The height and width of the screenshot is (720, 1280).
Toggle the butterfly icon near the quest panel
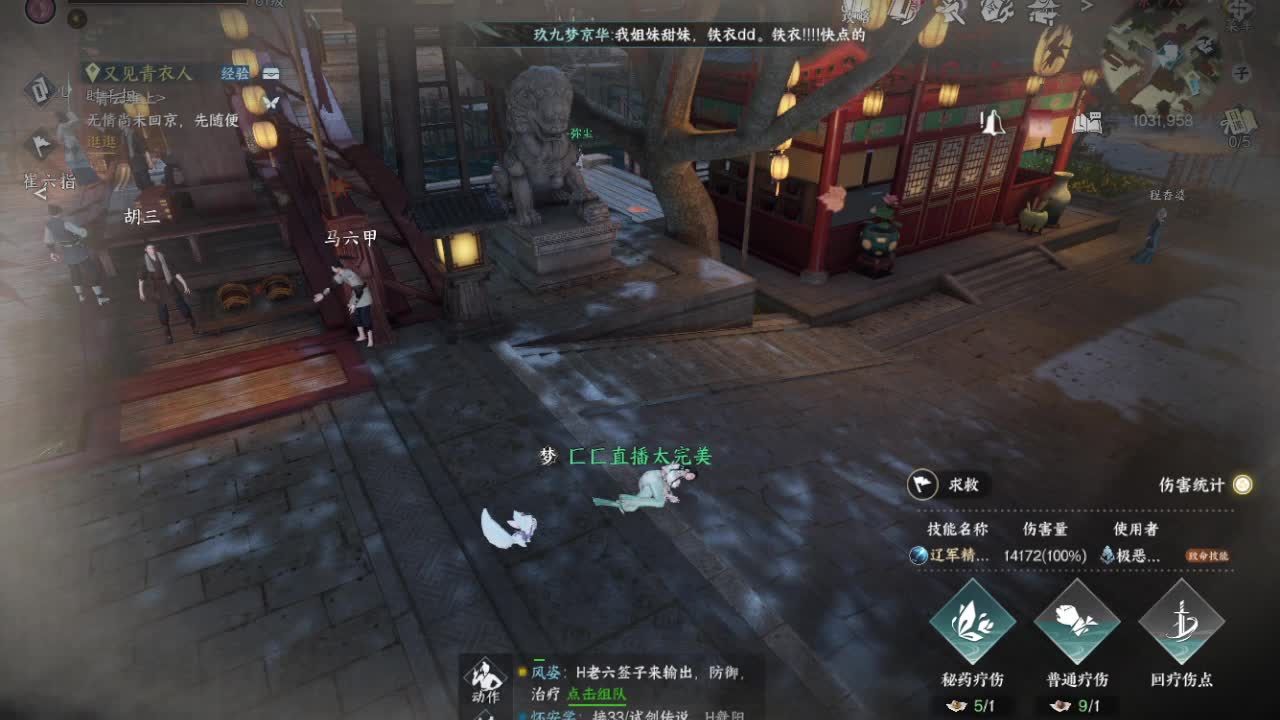pyautogui.click(x=271, y=103)
